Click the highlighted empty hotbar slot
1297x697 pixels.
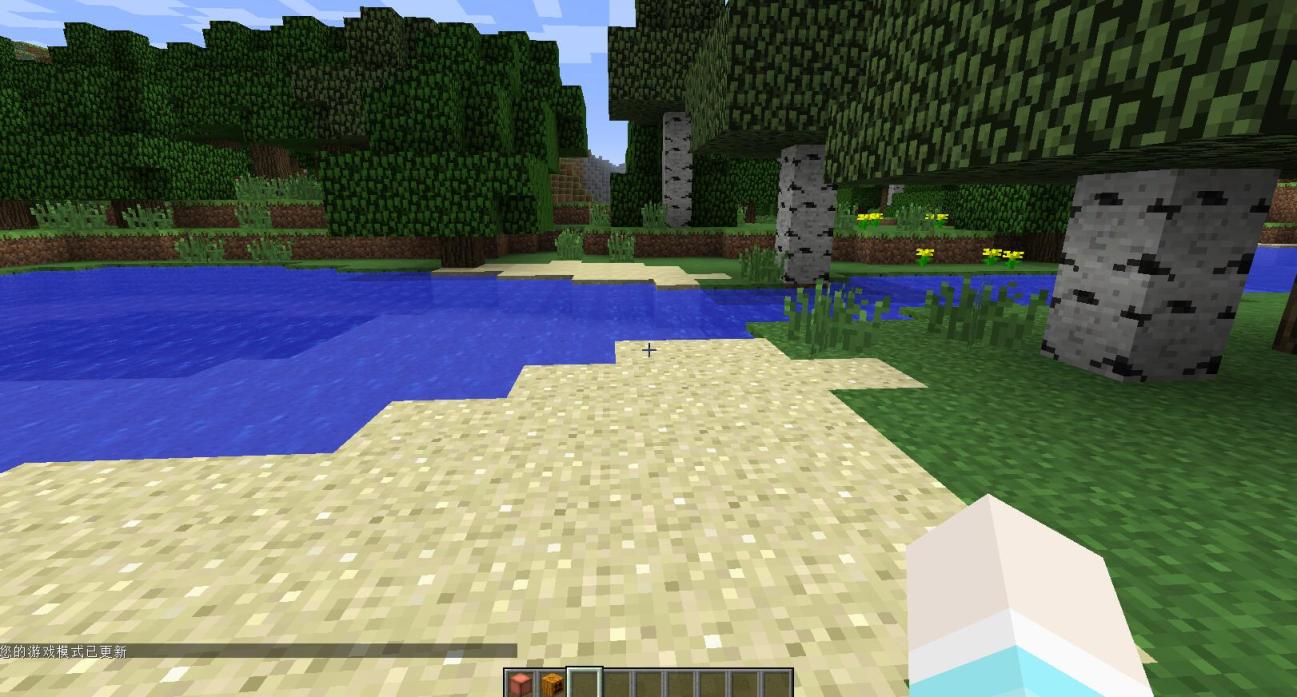pyautogui.click(x=584, y=684)
